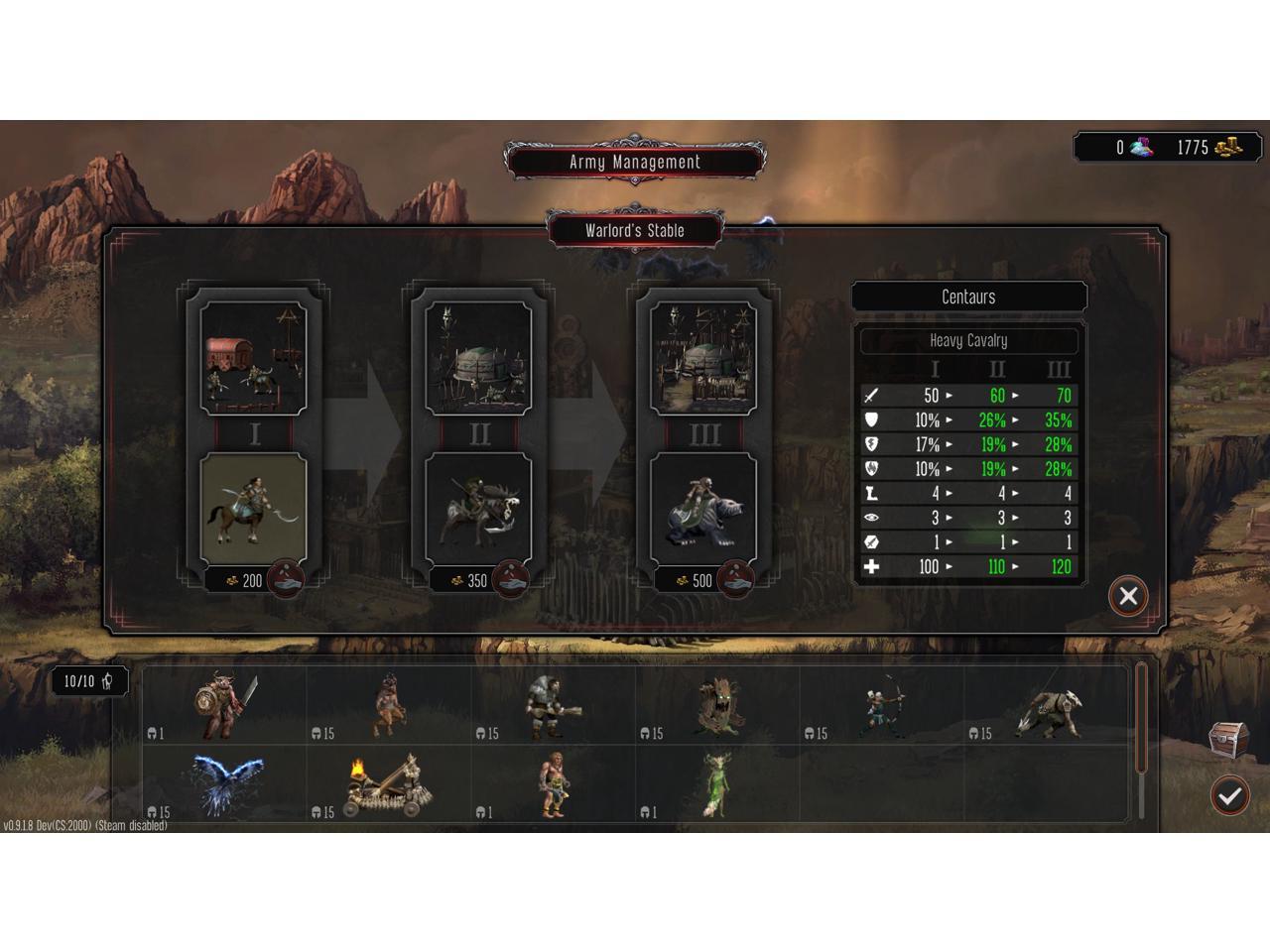Viewport: 1270px width, 952px height.
Task: Choose the treant unit in the army
Action: (718, 705)
